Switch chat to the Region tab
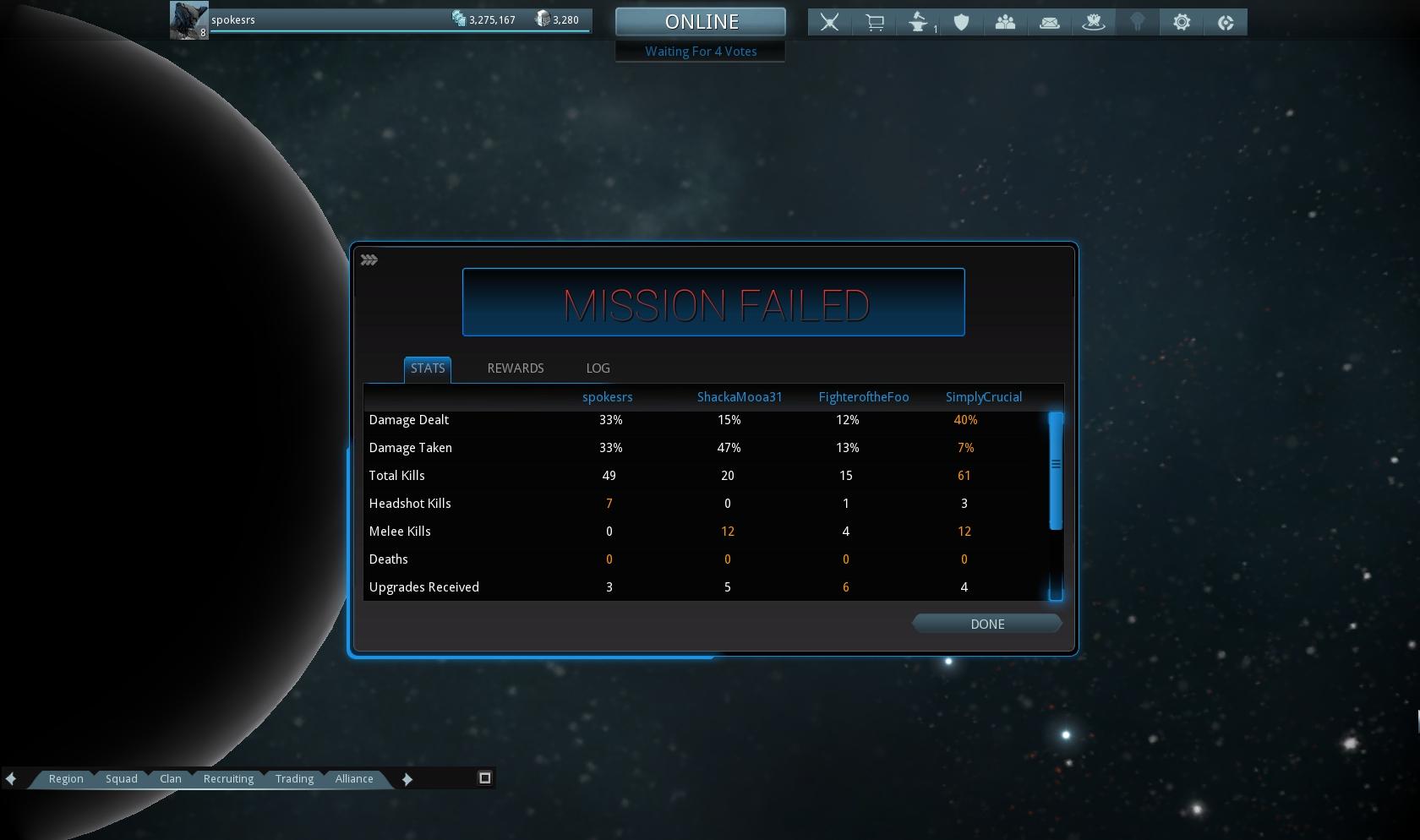The width and height of the screenshot is (1420, 840). 66,779
